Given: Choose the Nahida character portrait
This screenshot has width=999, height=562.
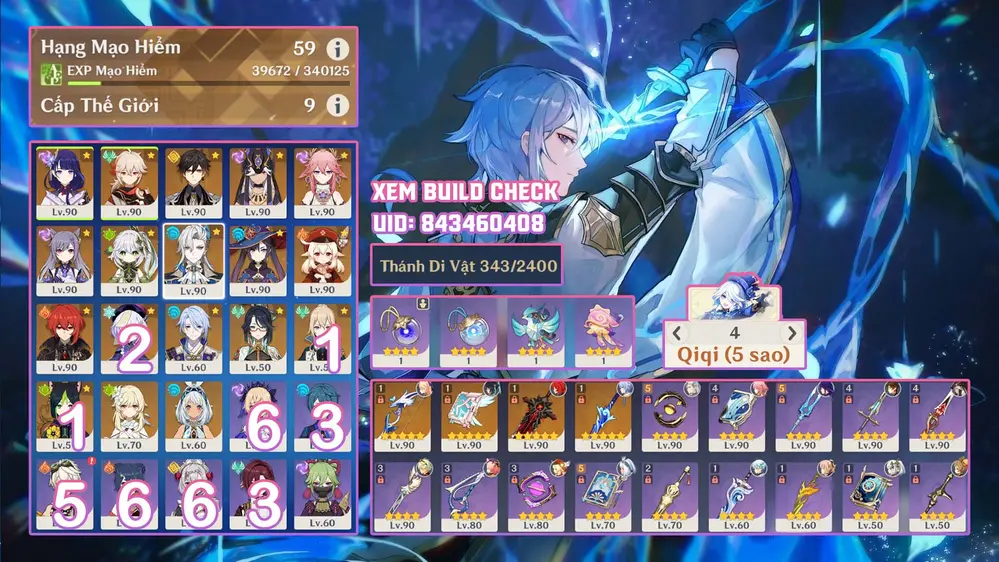Looking at the screenshot, I should [x=129, y=259].
